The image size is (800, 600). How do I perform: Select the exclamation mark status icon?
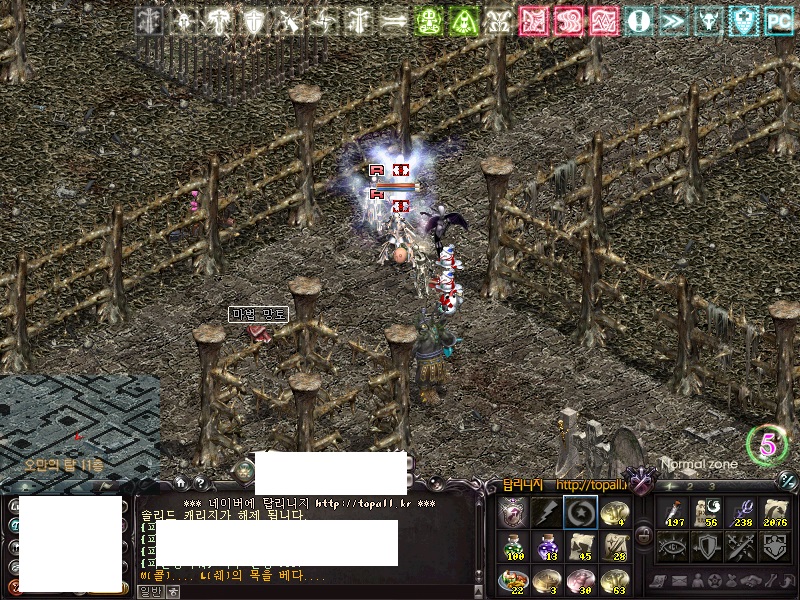coord(639,20)
